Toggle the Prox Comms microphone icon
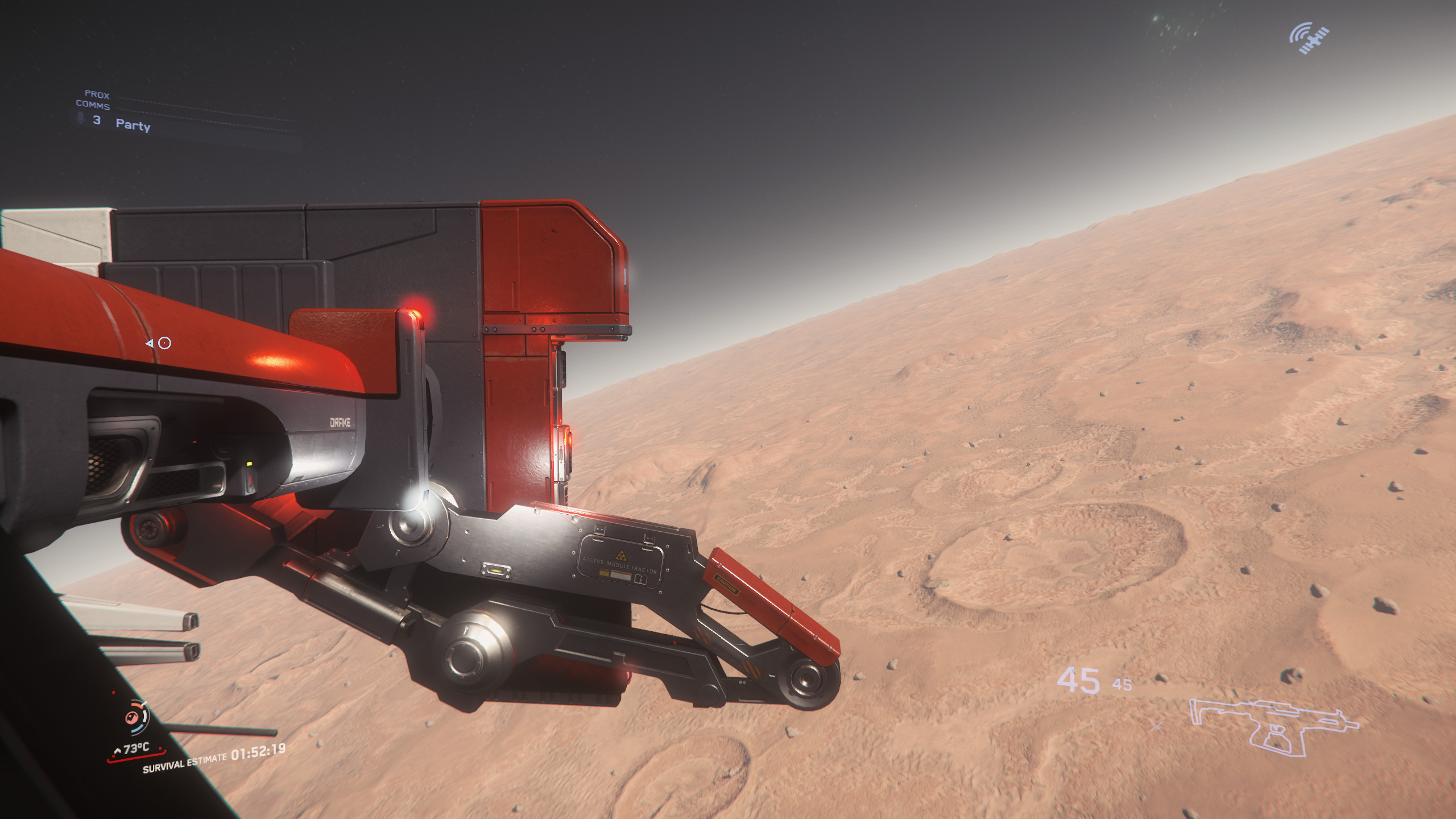1456x819 pixels. click(x=81, y=118)
